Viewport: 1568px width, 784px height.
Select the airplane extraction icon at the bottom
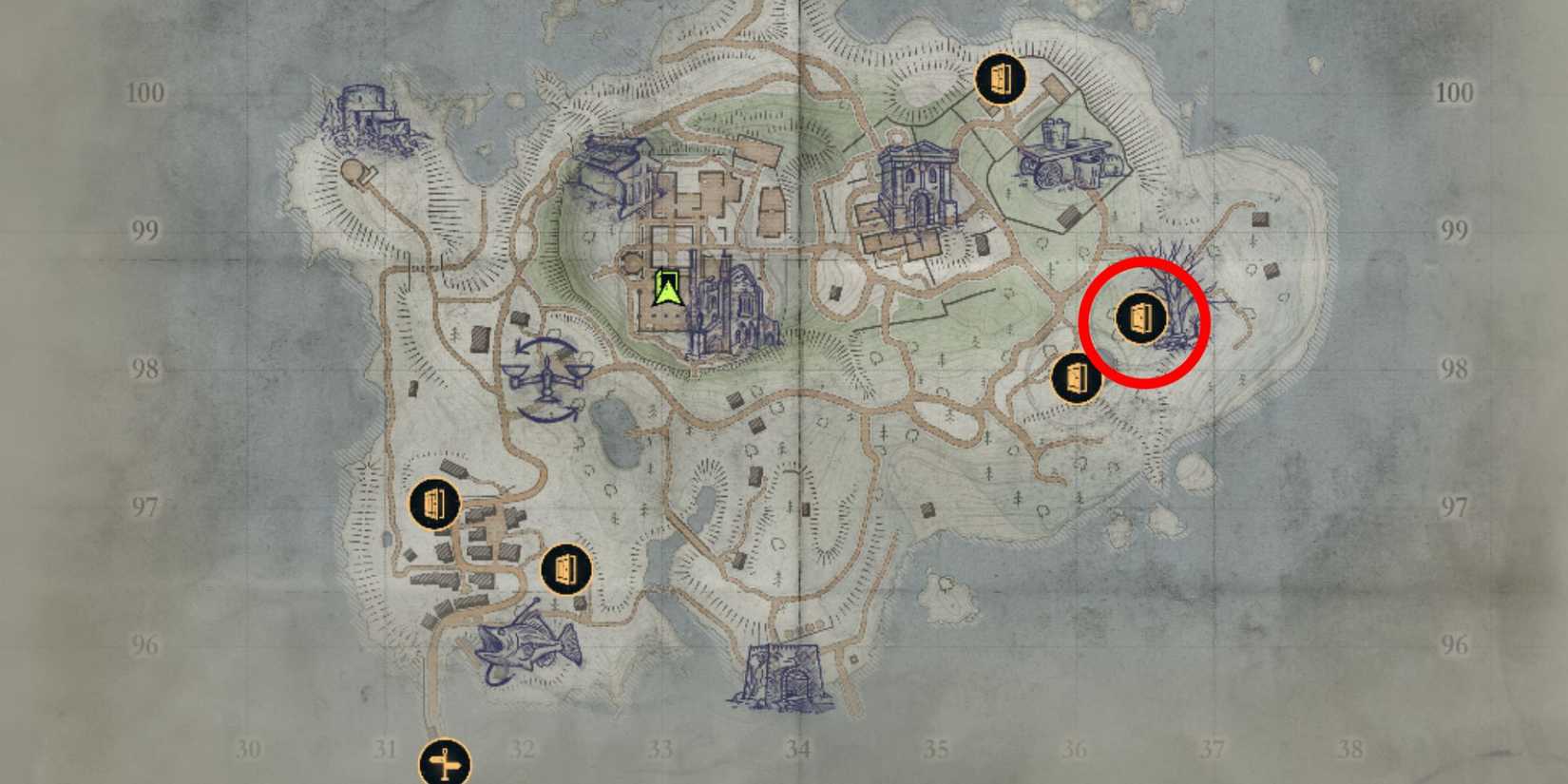pyautogui.click(x=443, y=759)
